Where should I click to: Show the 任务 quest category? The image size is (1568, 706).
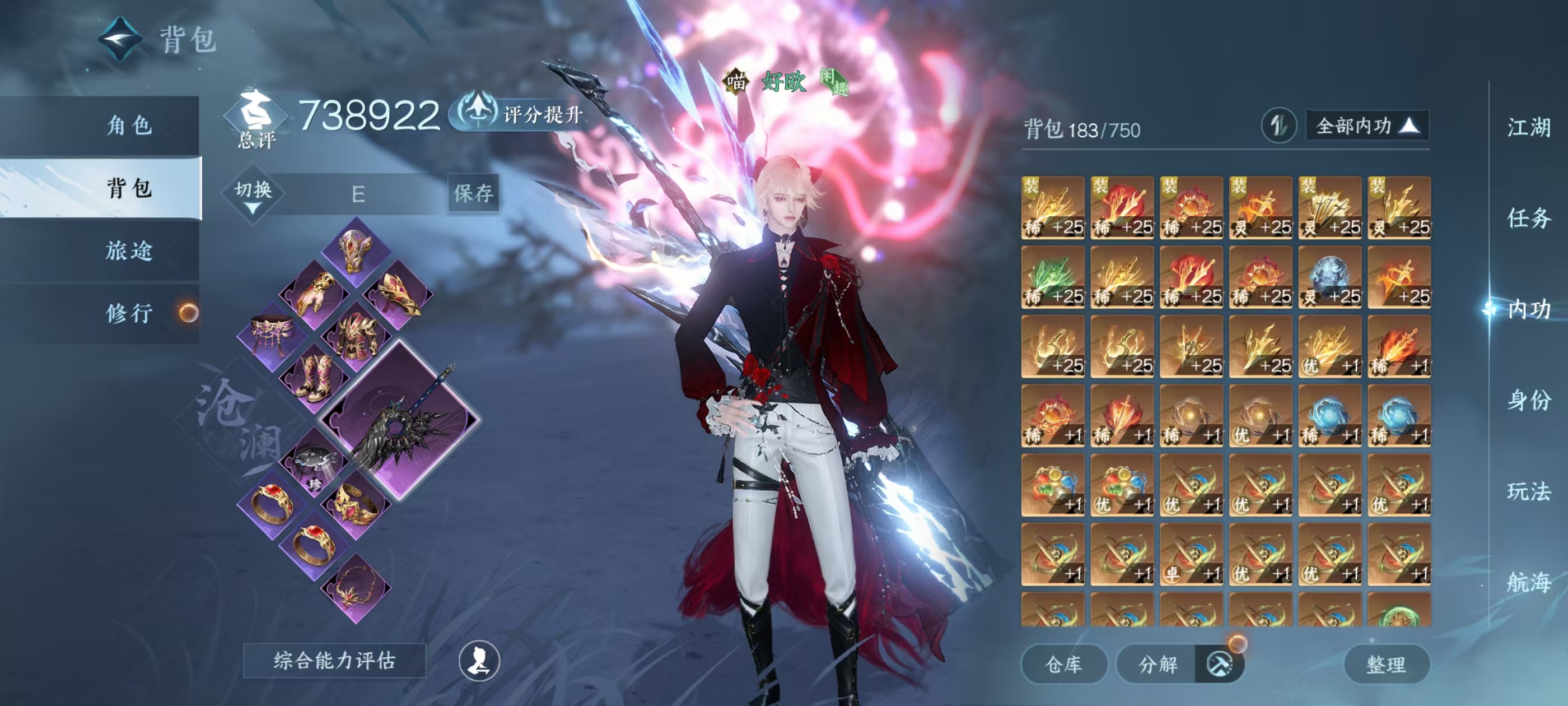[x=1528, y=218]
